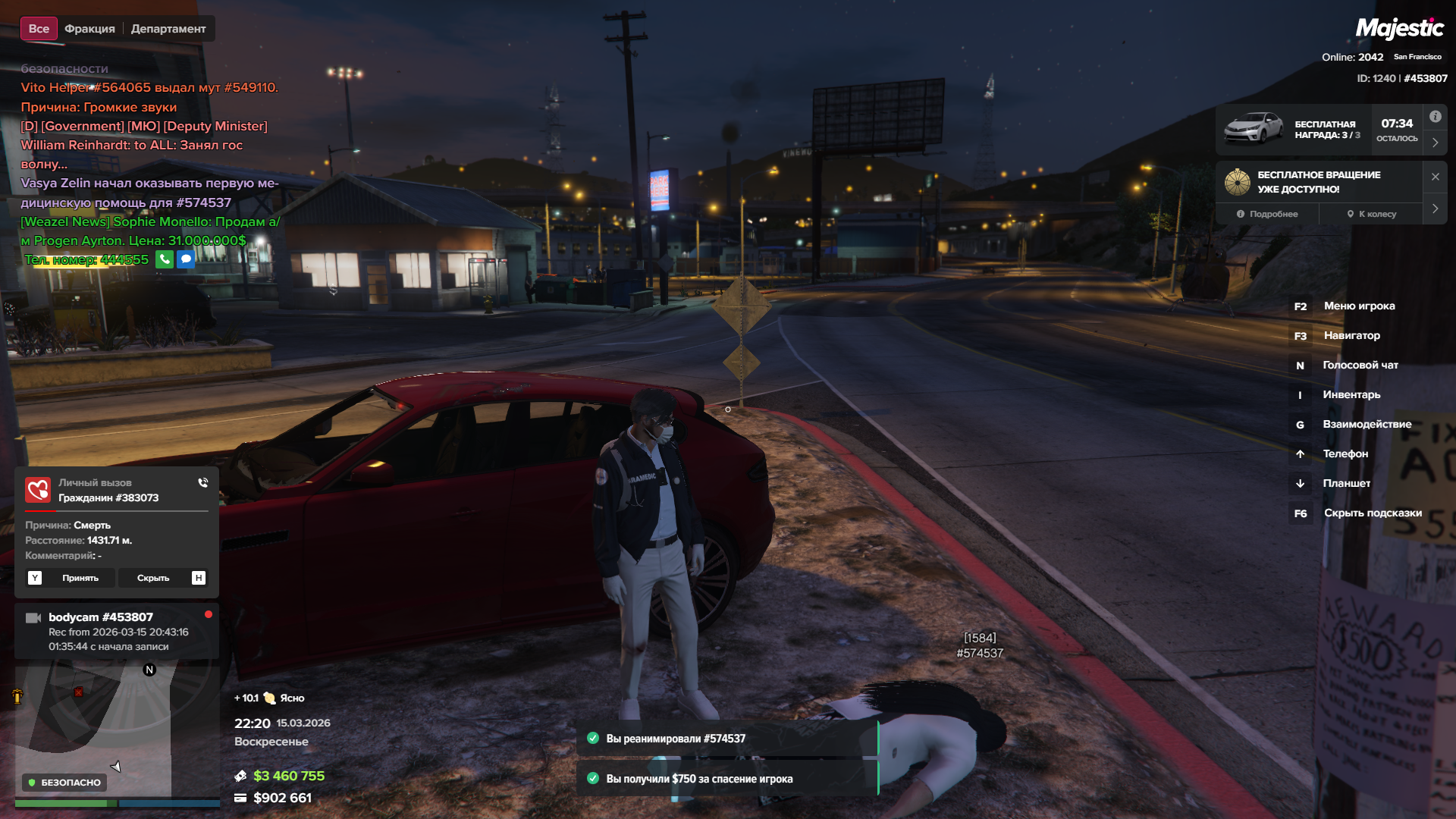
Task: Click the resuscitation success notification
Action: [x=726, y=739]
